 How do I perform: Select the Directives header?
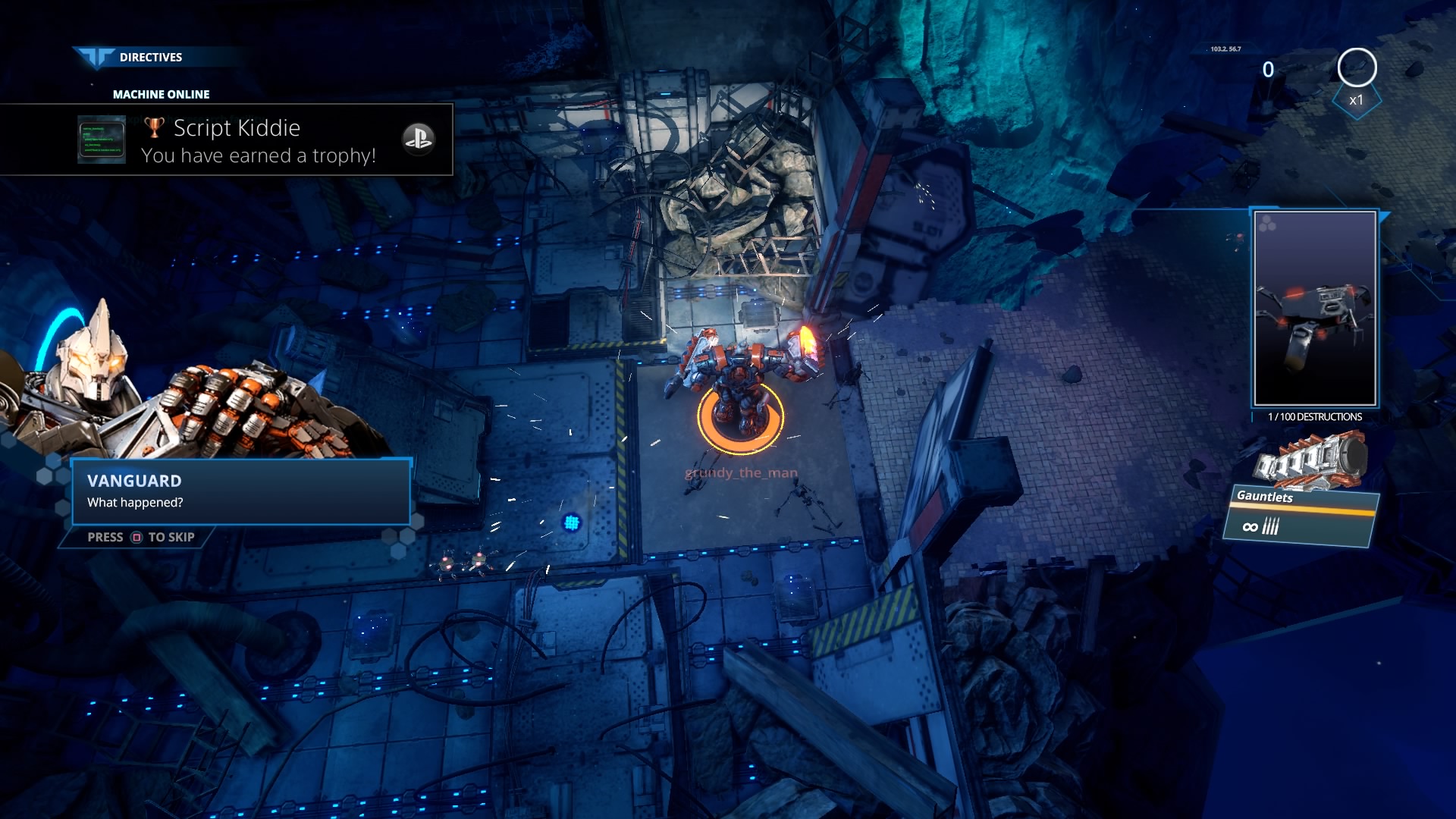(150, 58)
